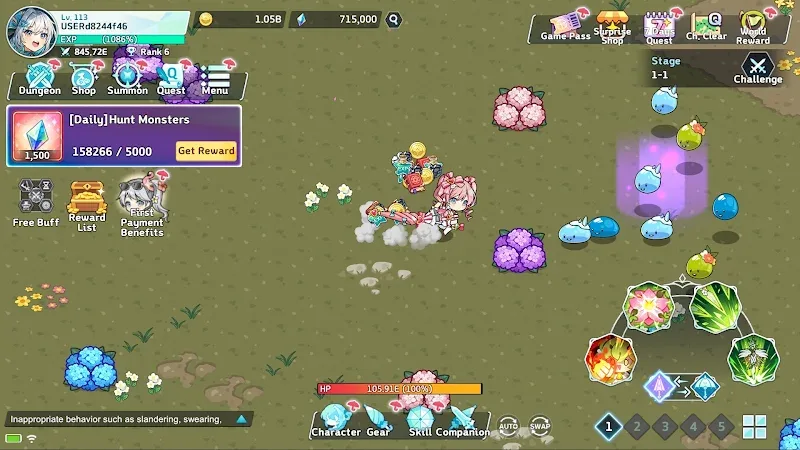Start the stage Challenge
This screenshot has height=450, width=800.
pos(757,68)
